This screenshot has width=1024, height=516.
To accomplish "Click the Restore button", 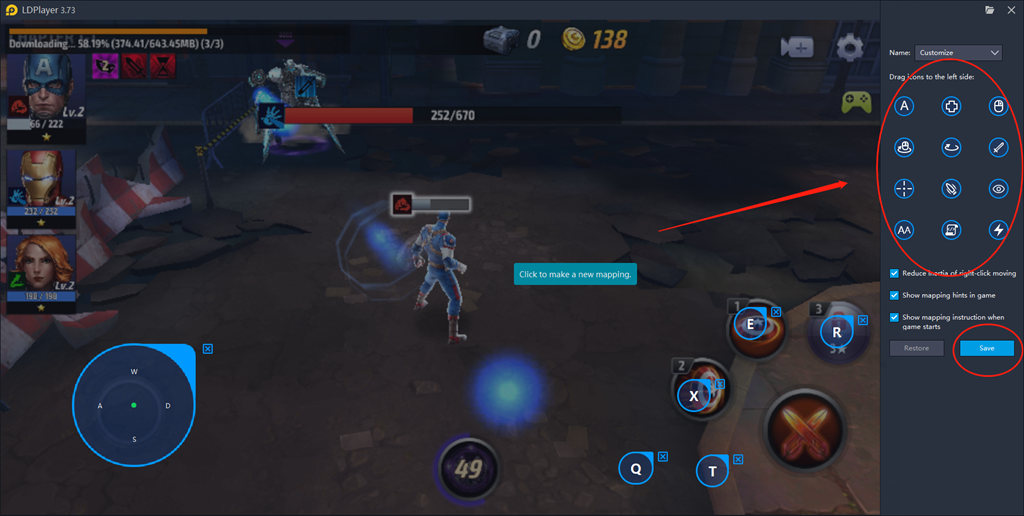I will tap(916, 348).
